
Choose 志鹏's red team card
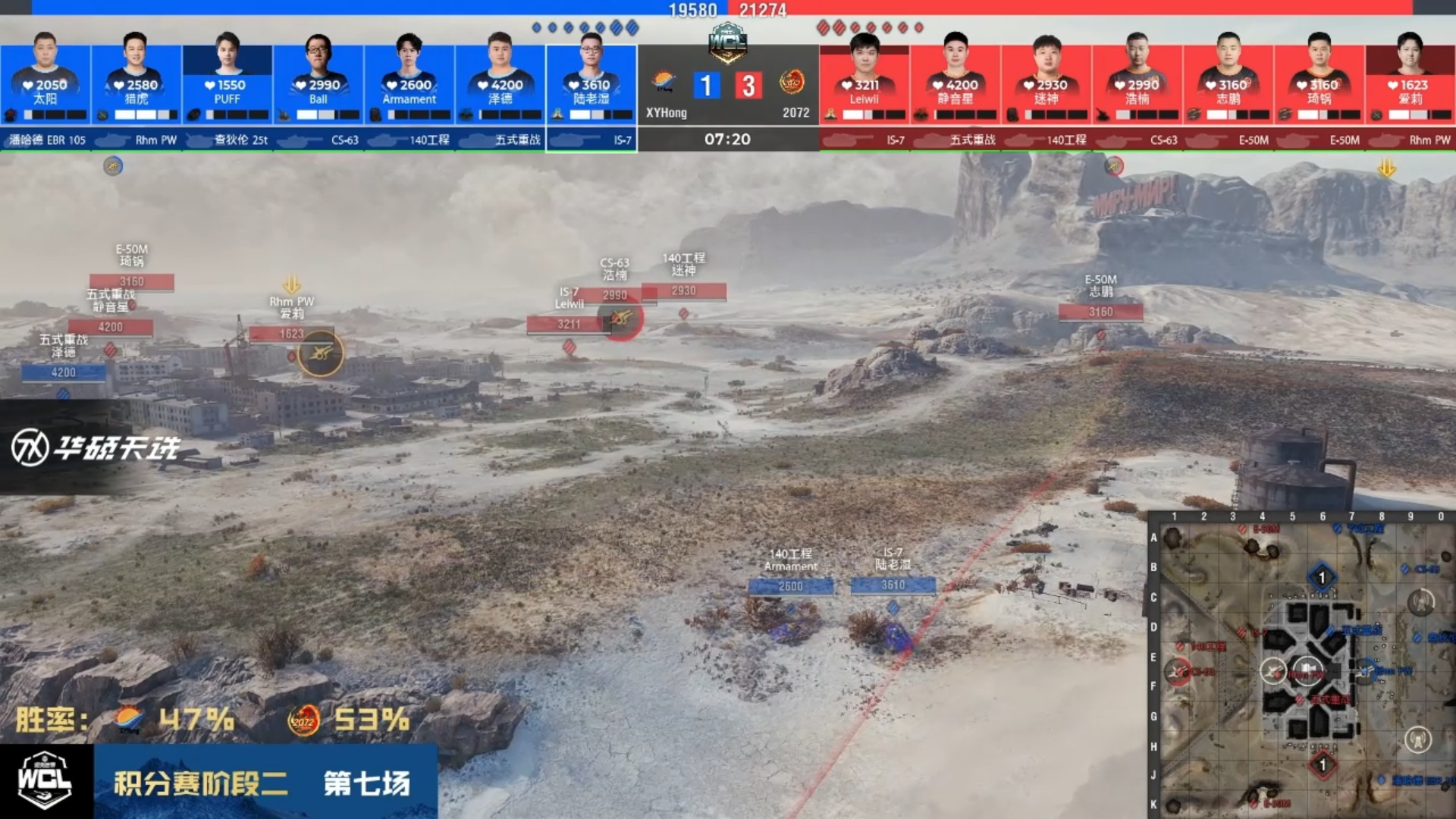1228,83
